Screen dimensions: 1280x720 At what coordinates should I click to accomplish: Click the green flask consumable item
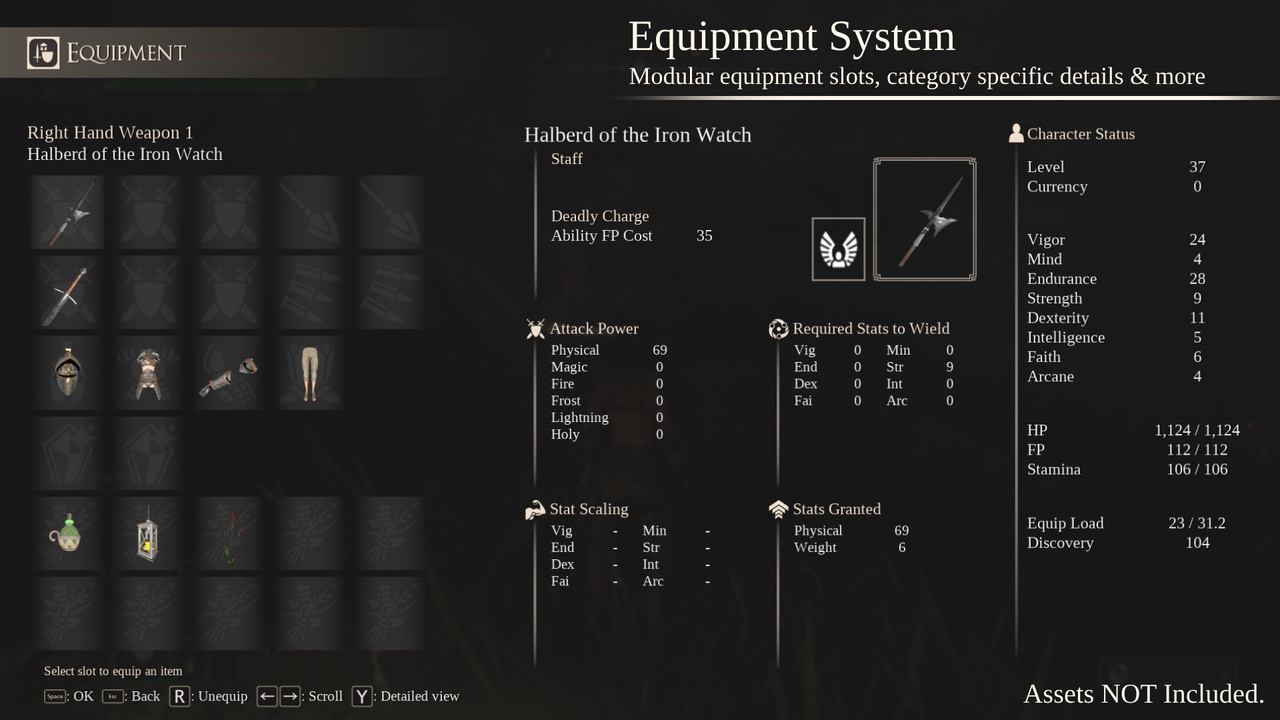67,532
